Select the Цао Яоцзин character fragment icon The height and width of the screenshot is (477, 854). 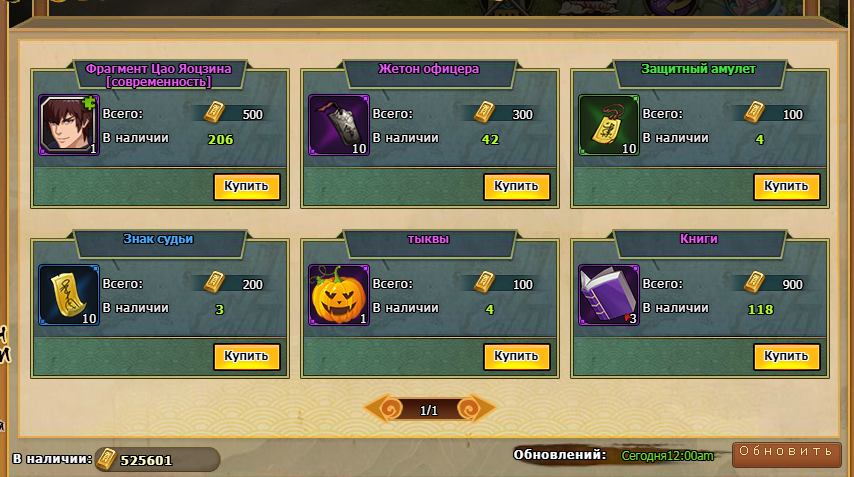coord(69,126)
